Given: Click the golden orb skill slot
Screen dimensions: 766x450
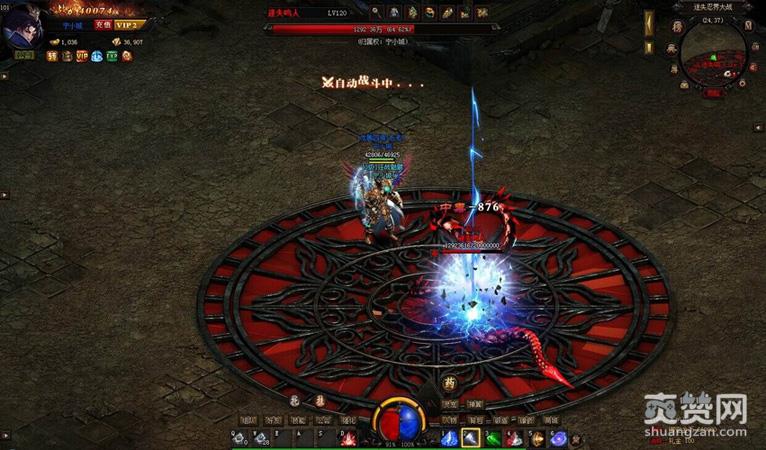Looking at the screenshot, I should point(537,438).
